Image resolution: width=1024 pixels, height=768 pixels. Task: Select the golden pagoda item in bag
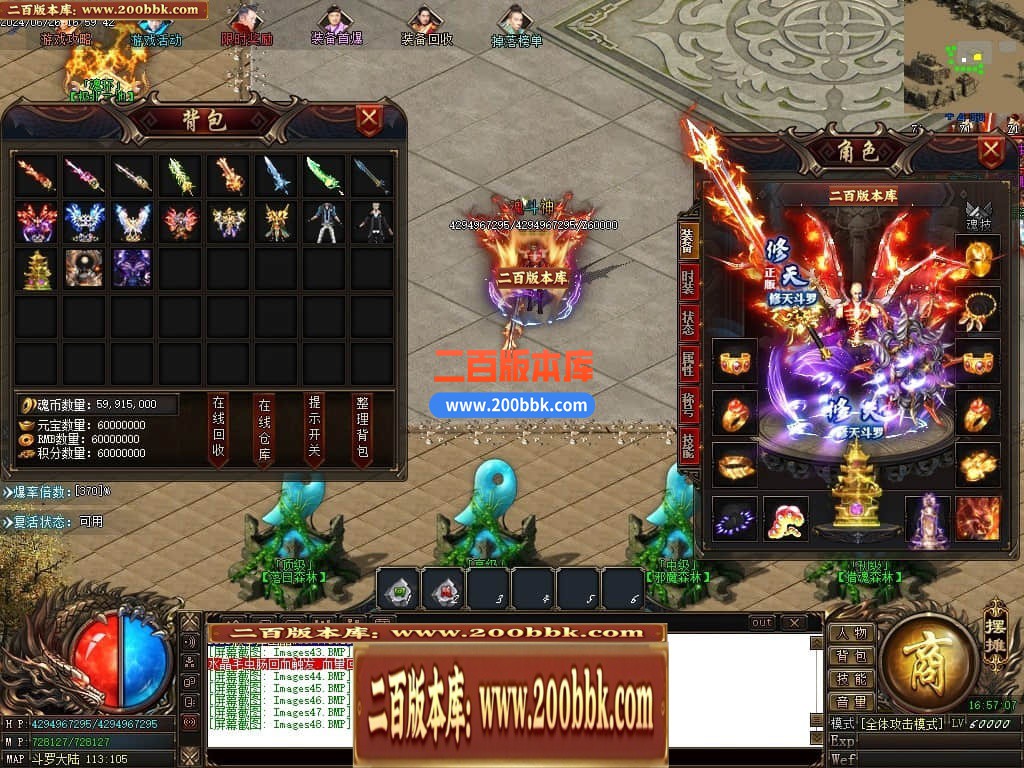tap(35, 269)
